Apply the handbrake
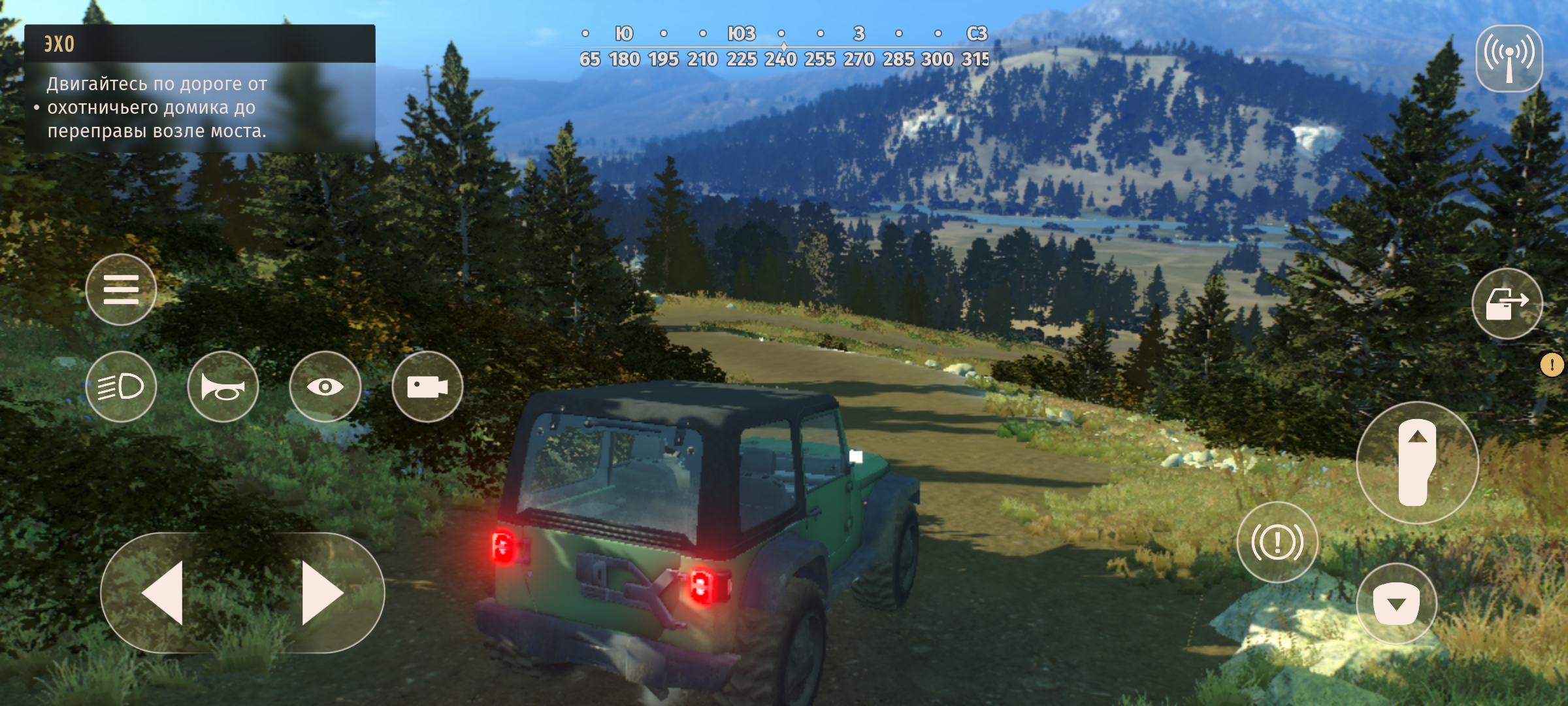This screenshot has height=706, width=1568. [x=1277, y=542]
